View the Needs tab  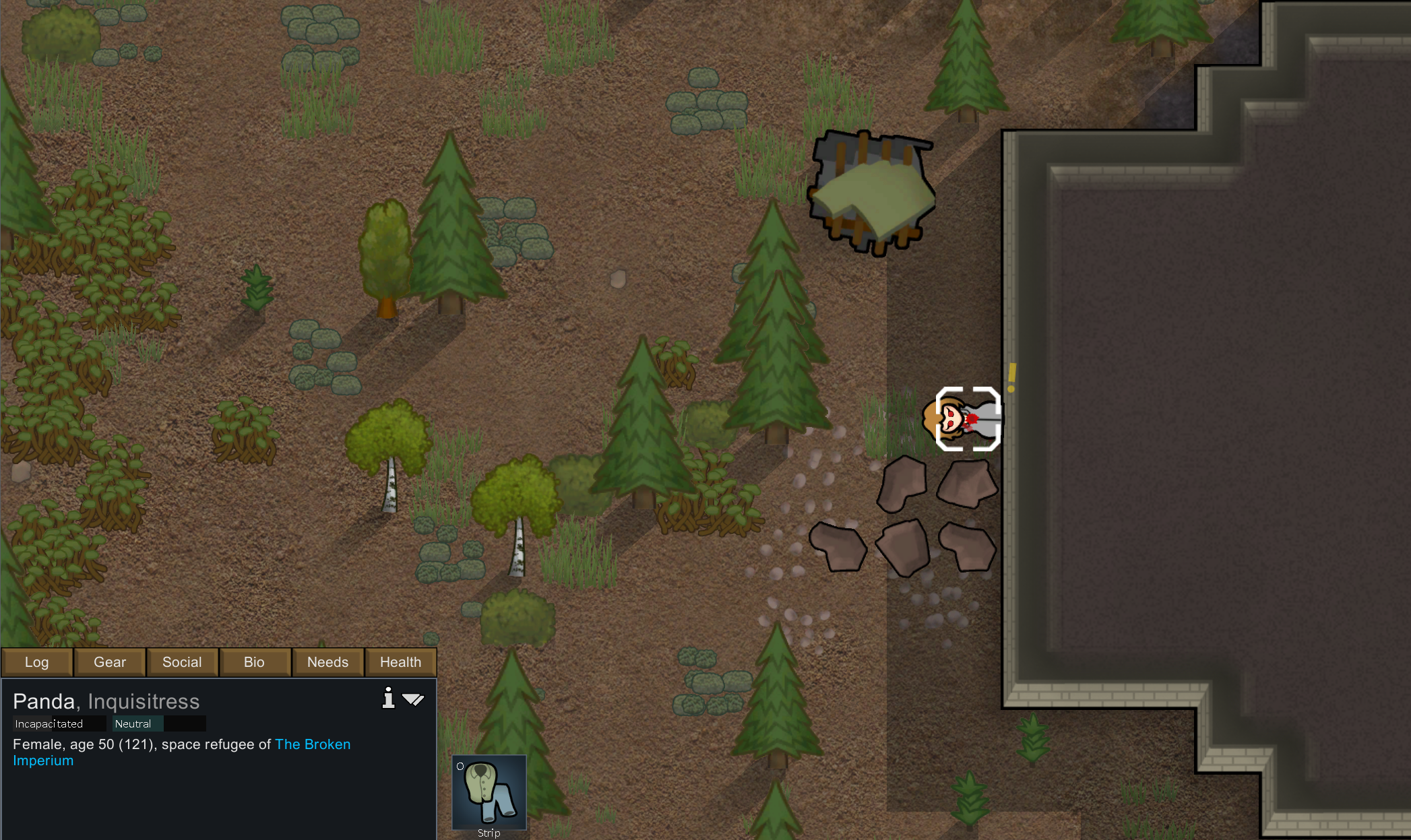point(327,662)
